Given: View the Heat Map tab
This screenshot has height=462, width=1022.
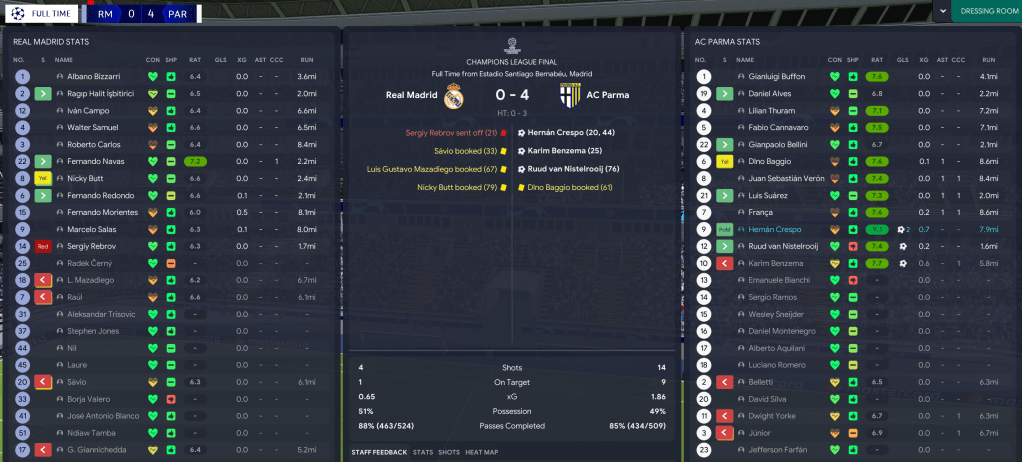Looking at the screenshot, I should tap(480, 452).
